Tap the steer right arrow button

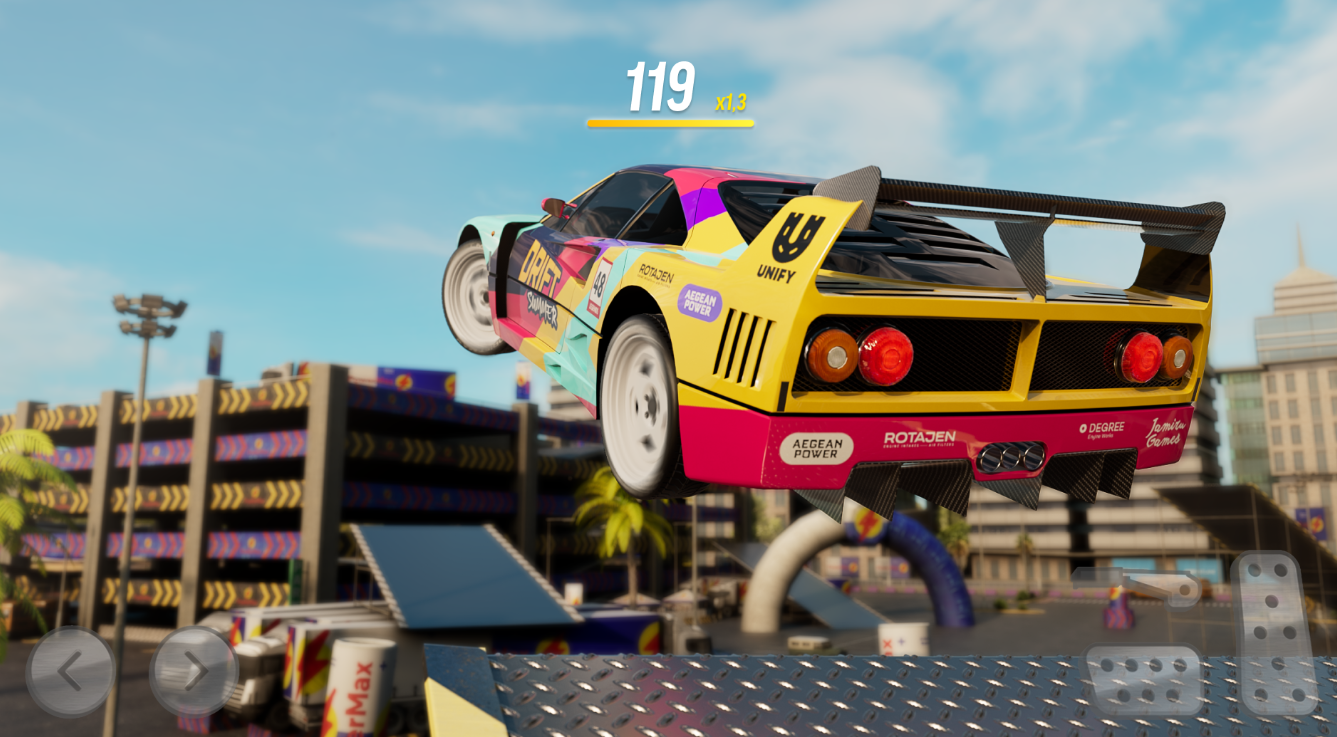tap(193, 672)
